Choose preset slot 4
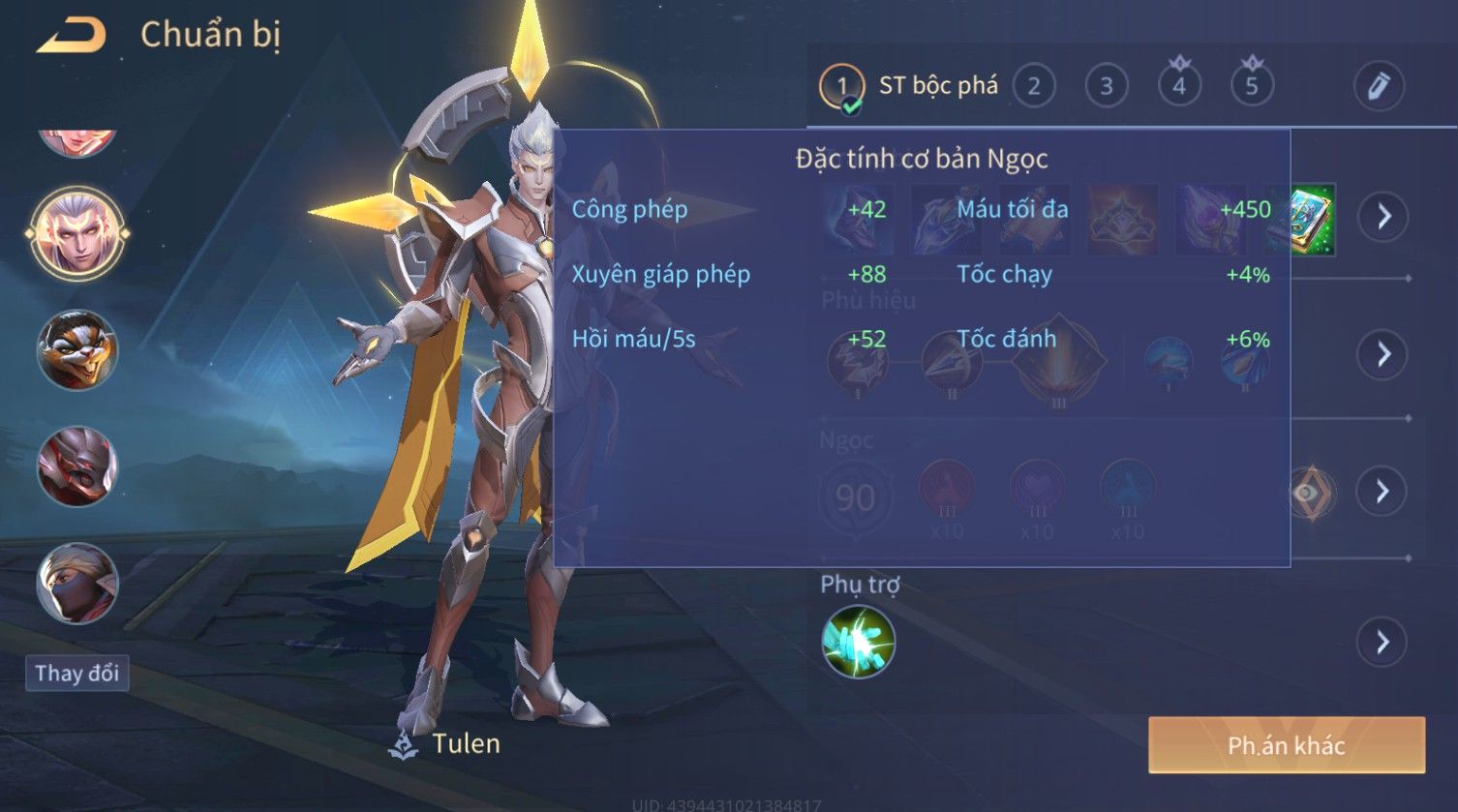The width and height of the screenshot is (1458, 812). coord(1179,86)
